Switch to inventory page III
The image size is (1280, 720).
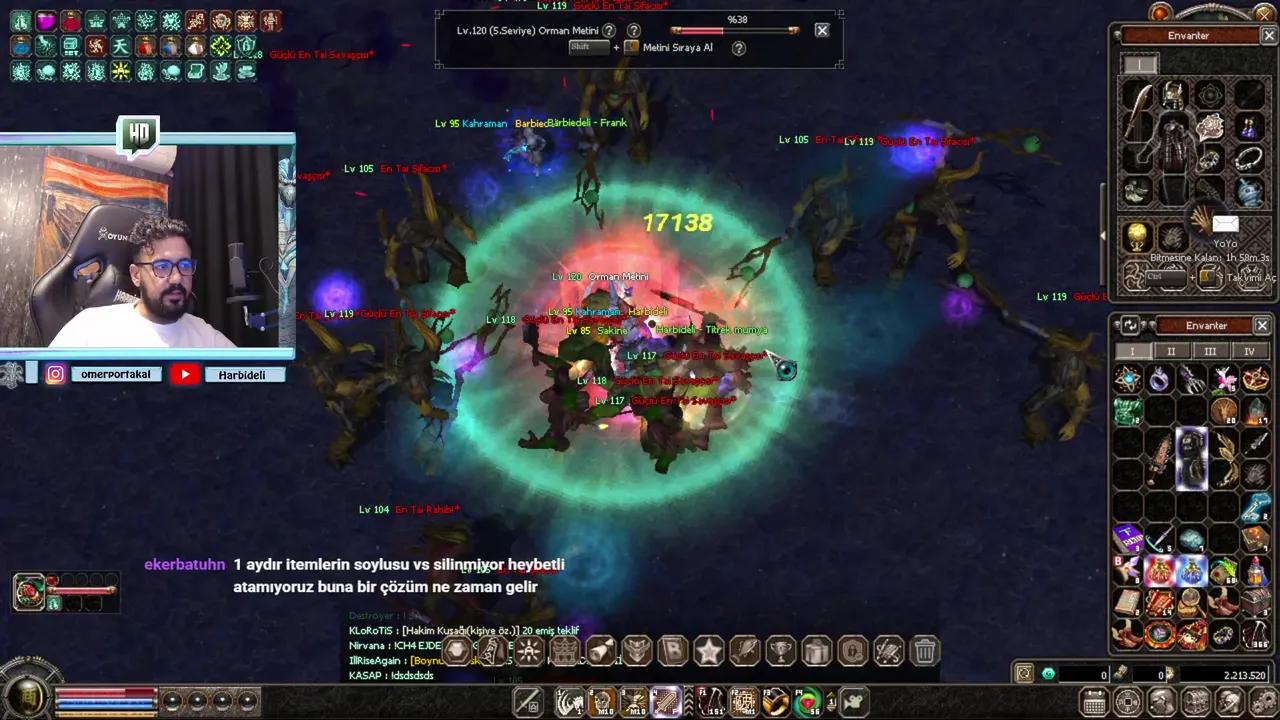(1210, 352)
